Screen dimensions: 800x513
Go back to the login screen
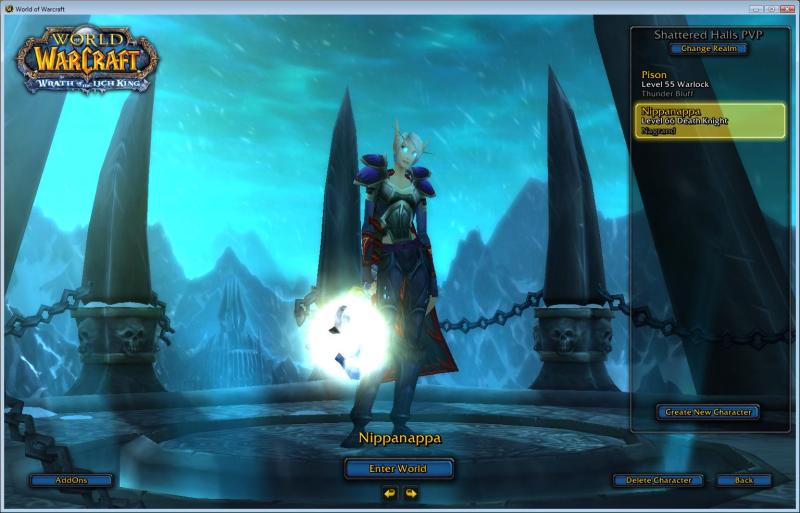tap(743, 480)
